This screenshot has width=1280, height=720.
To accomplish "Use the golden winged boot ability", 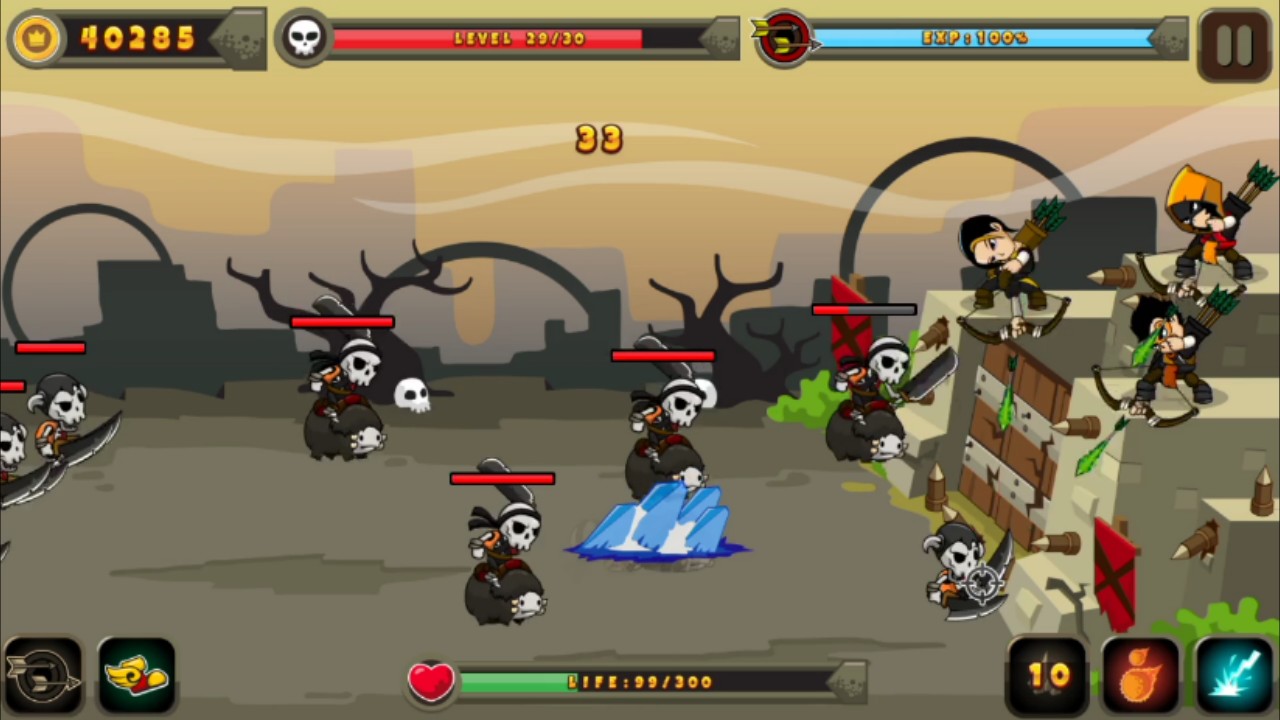I will point(137,677).
